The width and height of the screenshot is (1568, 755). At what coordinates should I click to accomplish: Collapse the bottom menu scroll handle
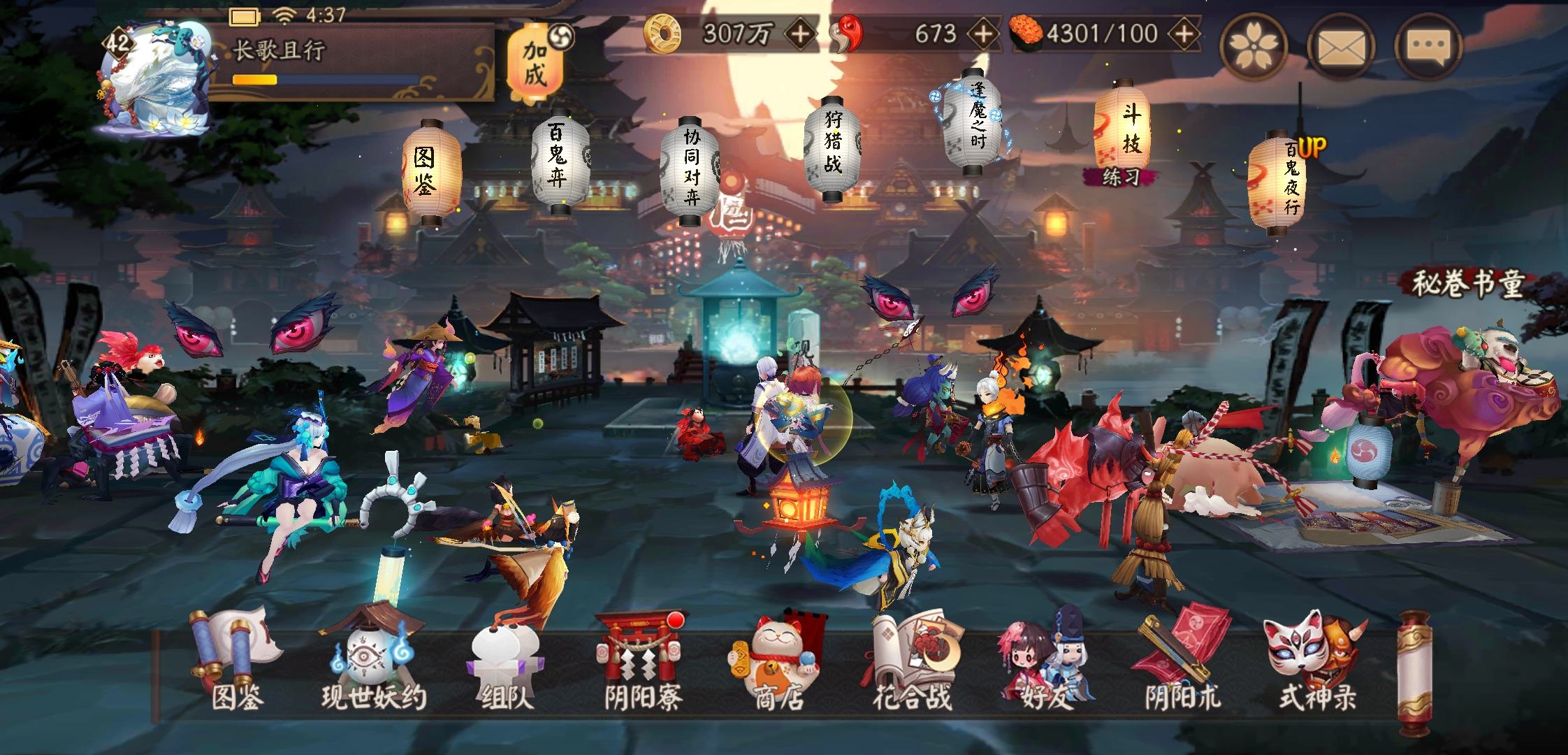click(x=1414, y=673)
